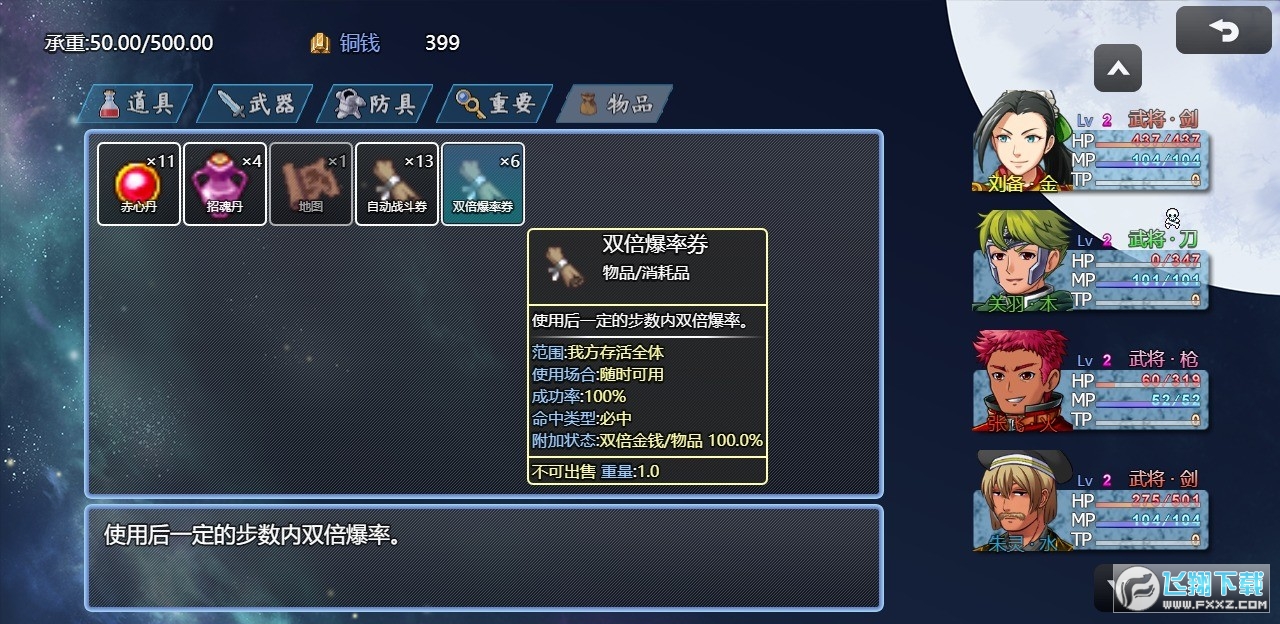The height and width of the screenshot is (624, 1280).
Task: Switch to the 物品 tab
Action: click(x=616, y=103)
